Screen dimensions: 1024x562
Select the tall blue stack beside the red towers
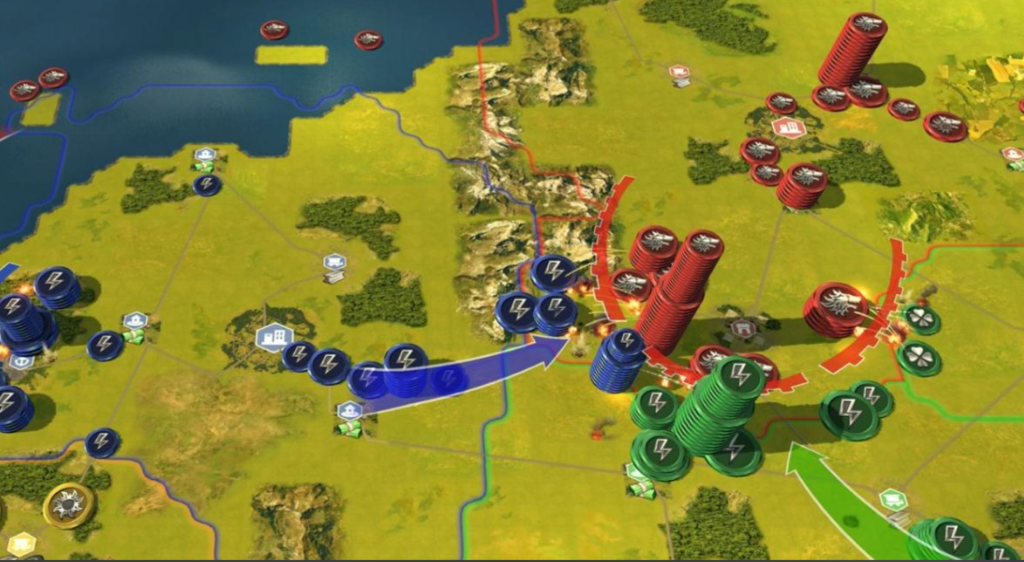(618, 360)
